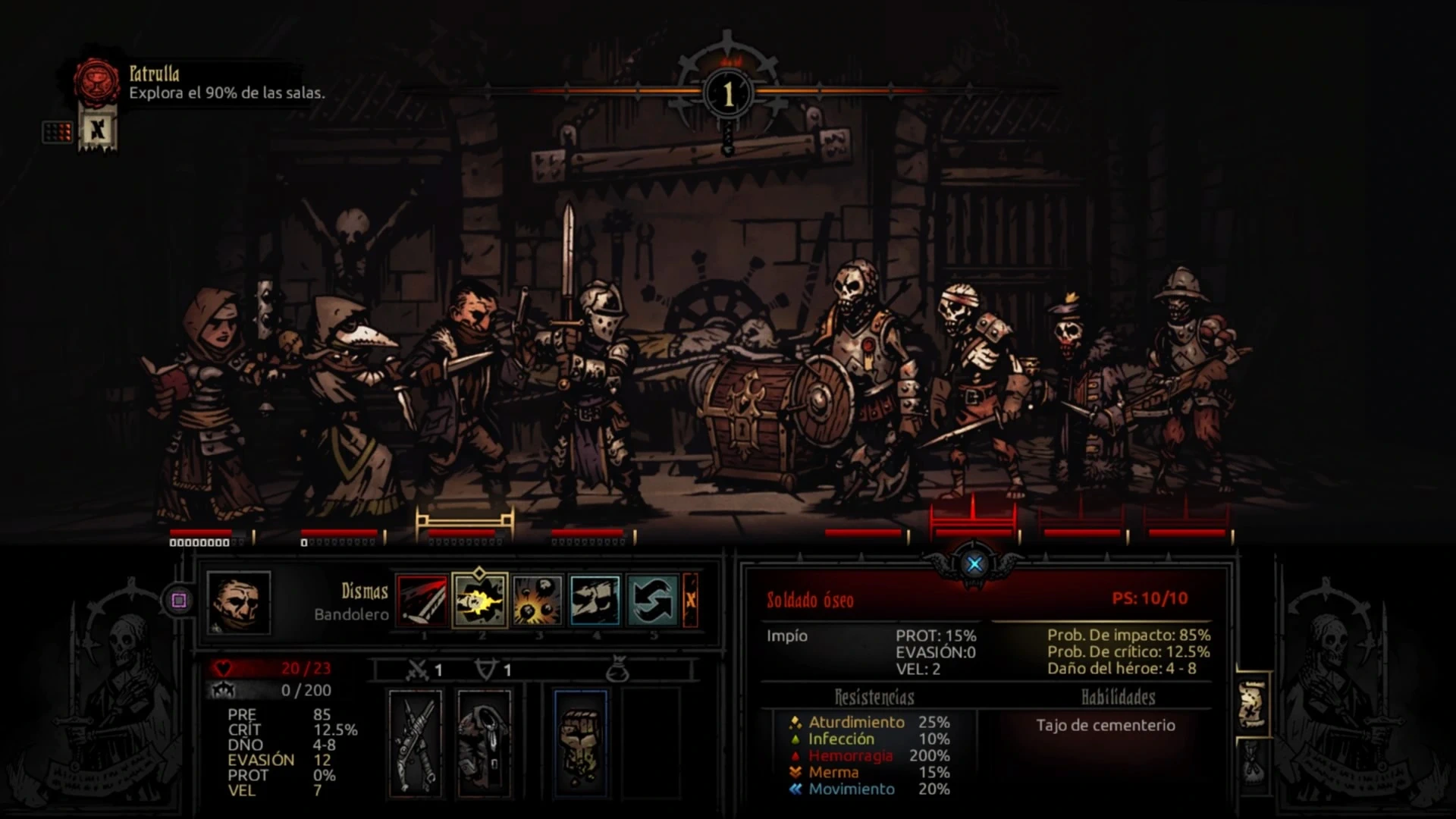1456x819 pixels.
Task: Select the highlighted pistol shot skill
Action: click(x=480, y=601)
